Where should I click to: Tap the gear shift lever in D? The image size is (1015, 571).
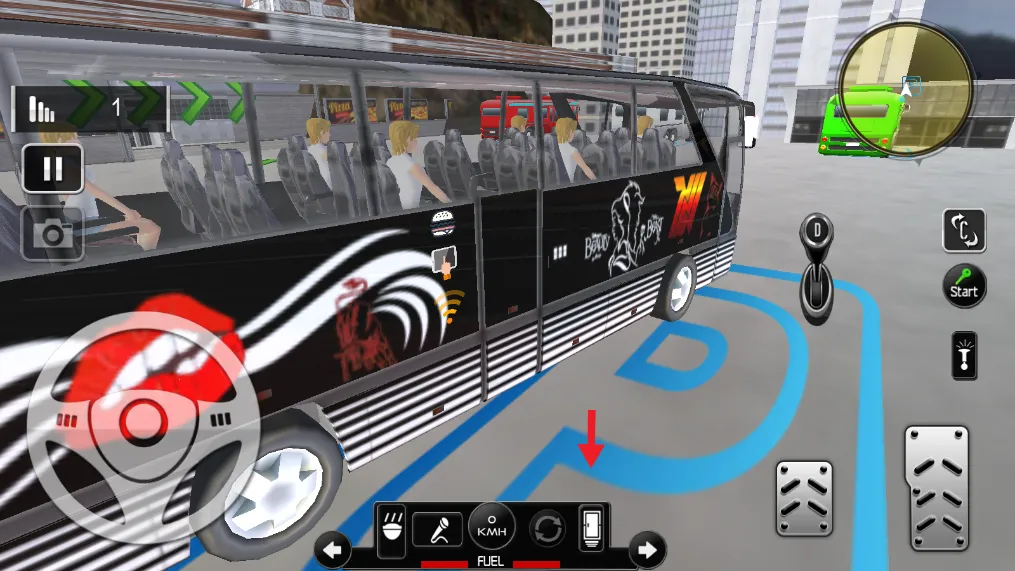[816, 265]
